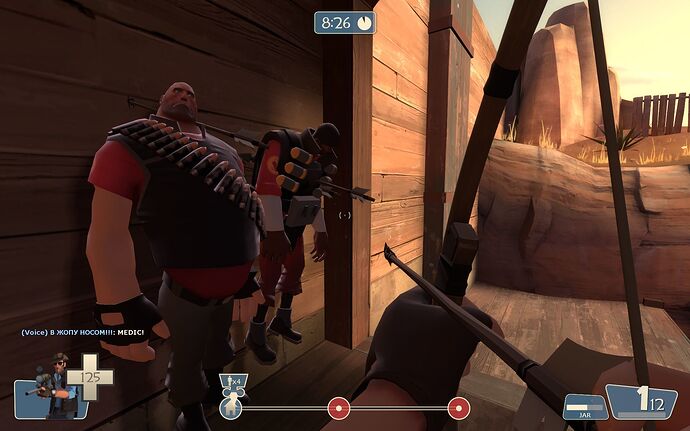Viewport: 690px width, 431px height.
Task: Click the final red checkpoint at the track's end
Action: tap(458, 408)
